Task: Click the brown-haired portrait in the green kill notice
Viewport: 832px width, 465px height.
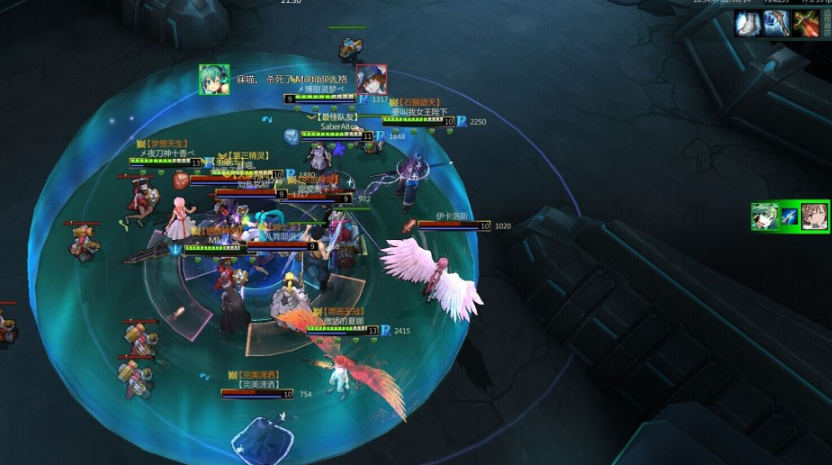Action: click(x=816, y=216)
